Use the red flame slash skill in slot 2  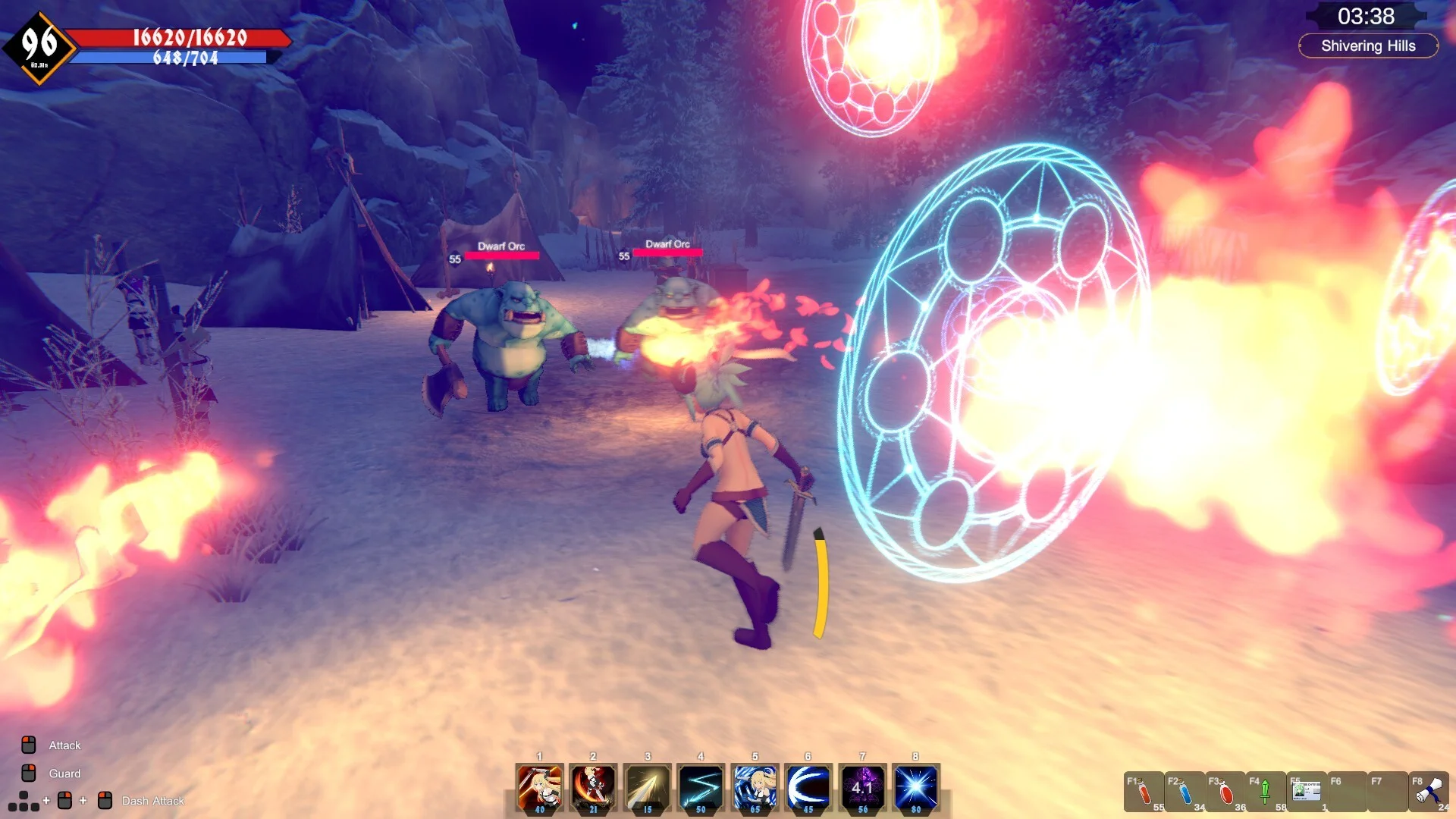click(x=593, y=787)
